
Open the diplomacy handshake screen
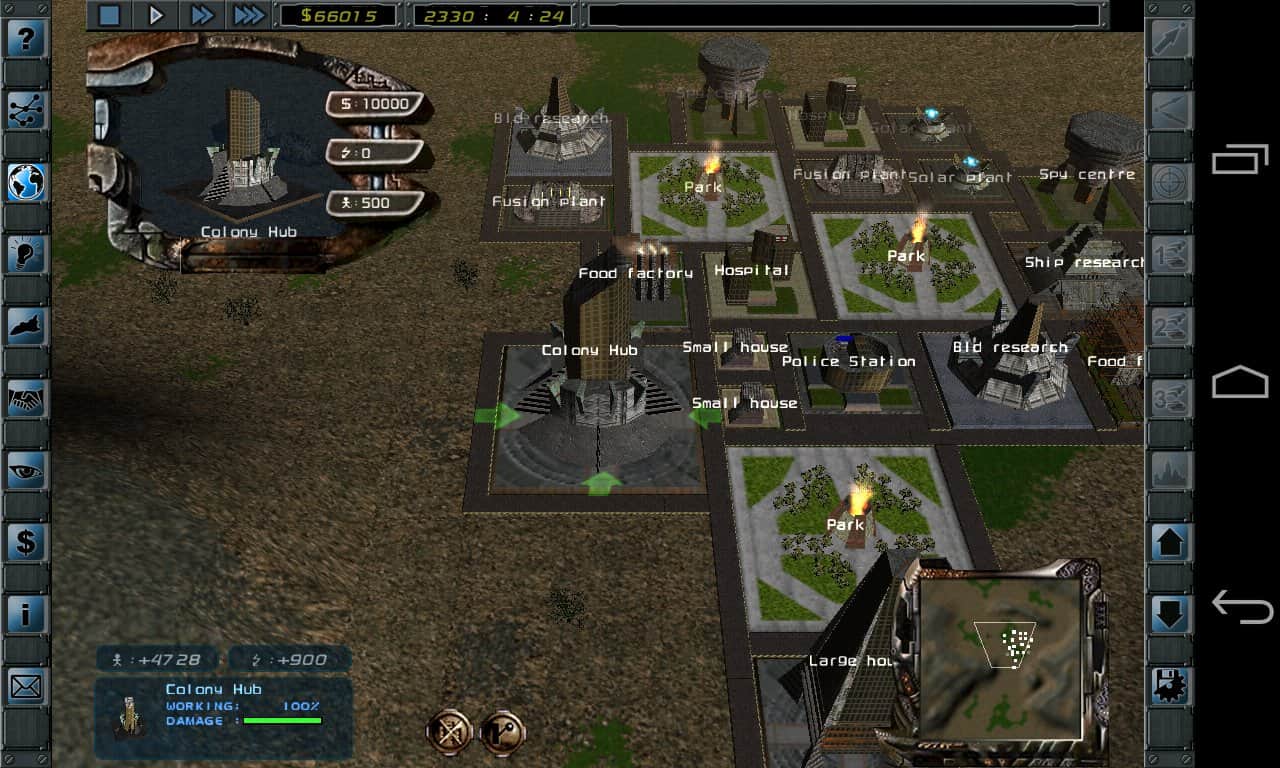point(26,399)
